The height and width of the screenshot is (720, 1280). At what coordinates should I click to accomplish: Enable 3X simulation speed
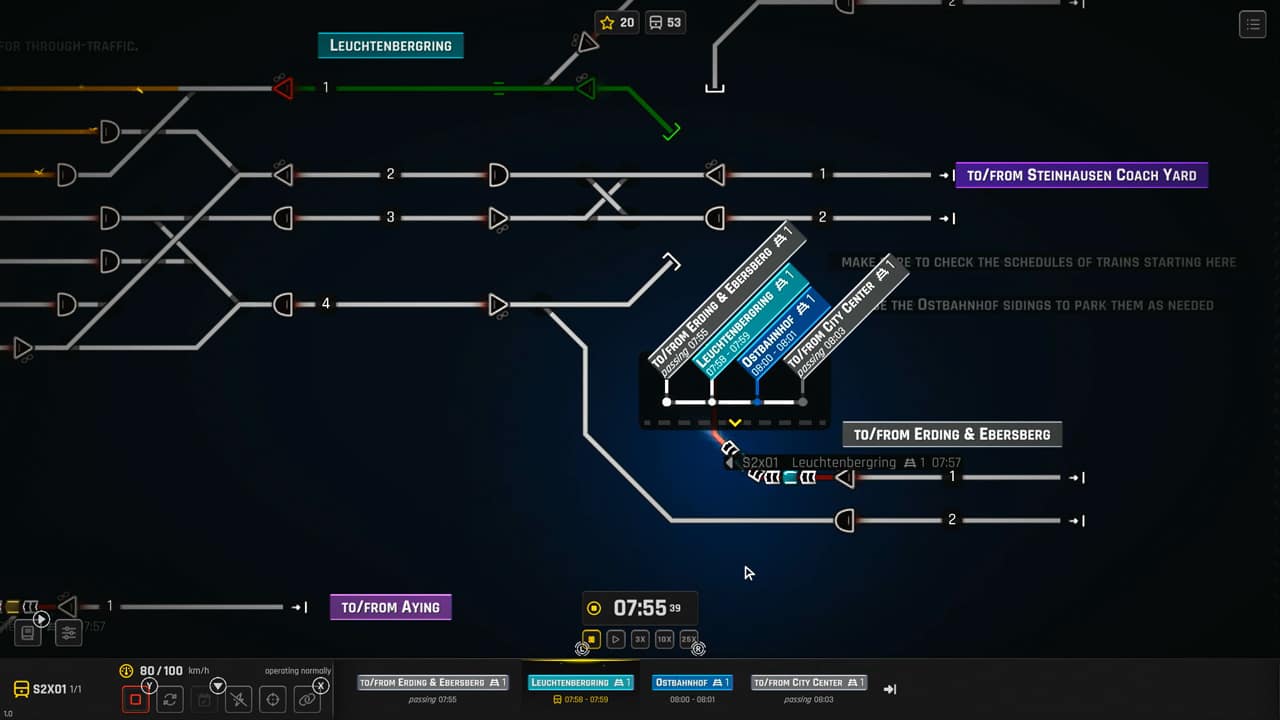[x=640, y=638]
